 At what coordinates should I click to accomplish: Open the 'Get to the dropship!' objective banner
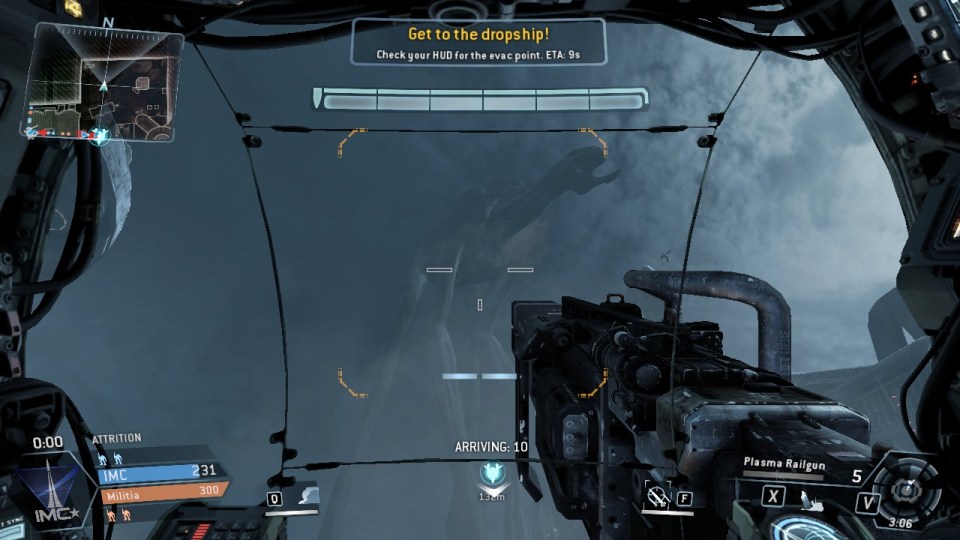[478, 43]
